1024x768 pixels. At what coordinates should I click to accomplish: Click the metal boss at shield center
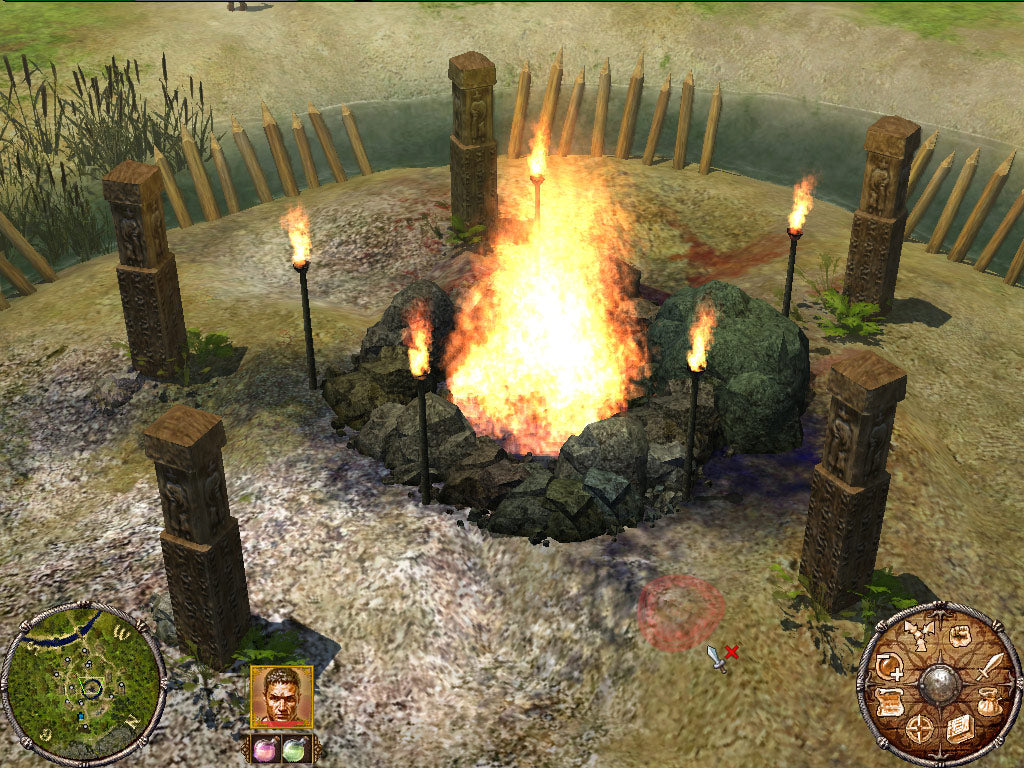tap(938, 683)
